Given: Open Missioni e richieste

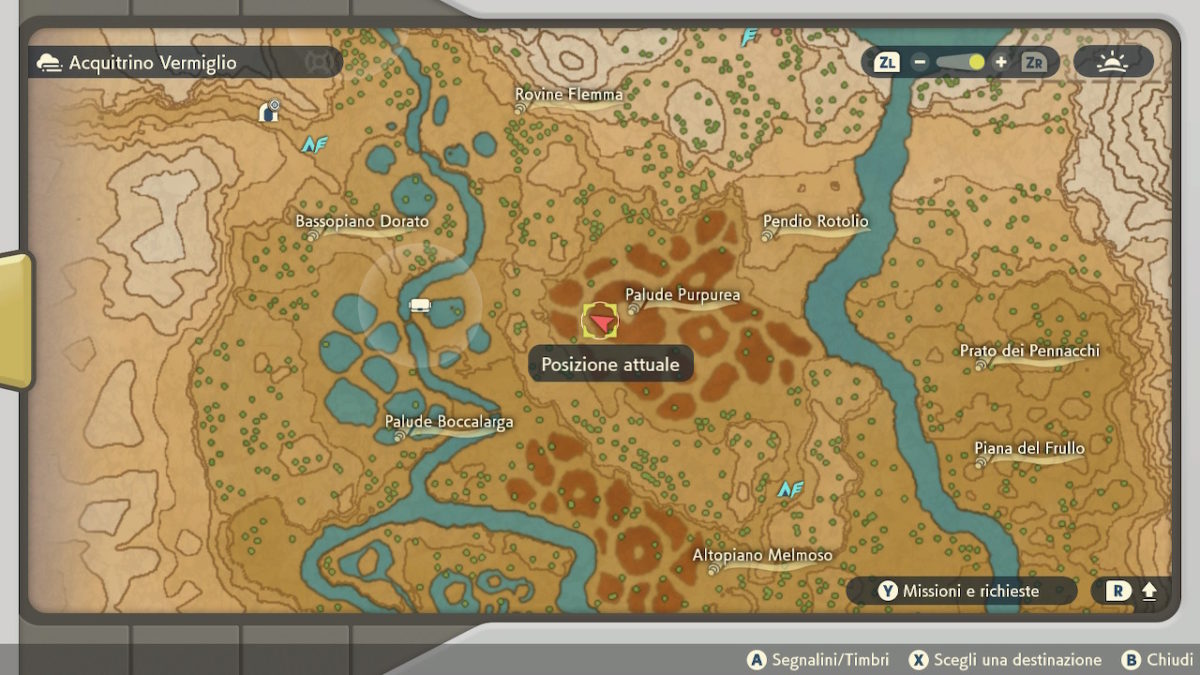Looking at the screenshot, I should 960,591.
